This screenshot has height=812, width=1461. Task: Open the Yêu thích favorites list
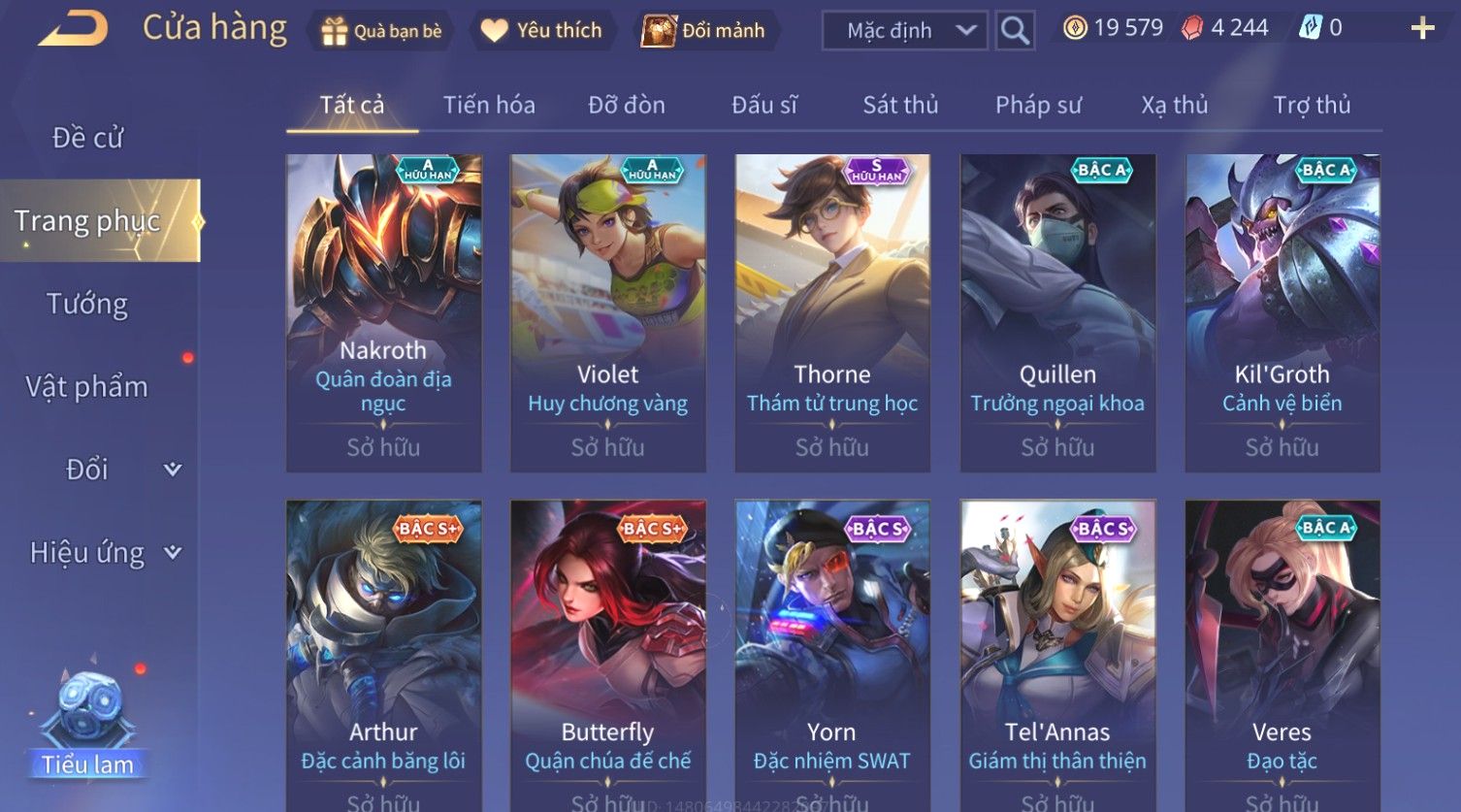(541, 31)
